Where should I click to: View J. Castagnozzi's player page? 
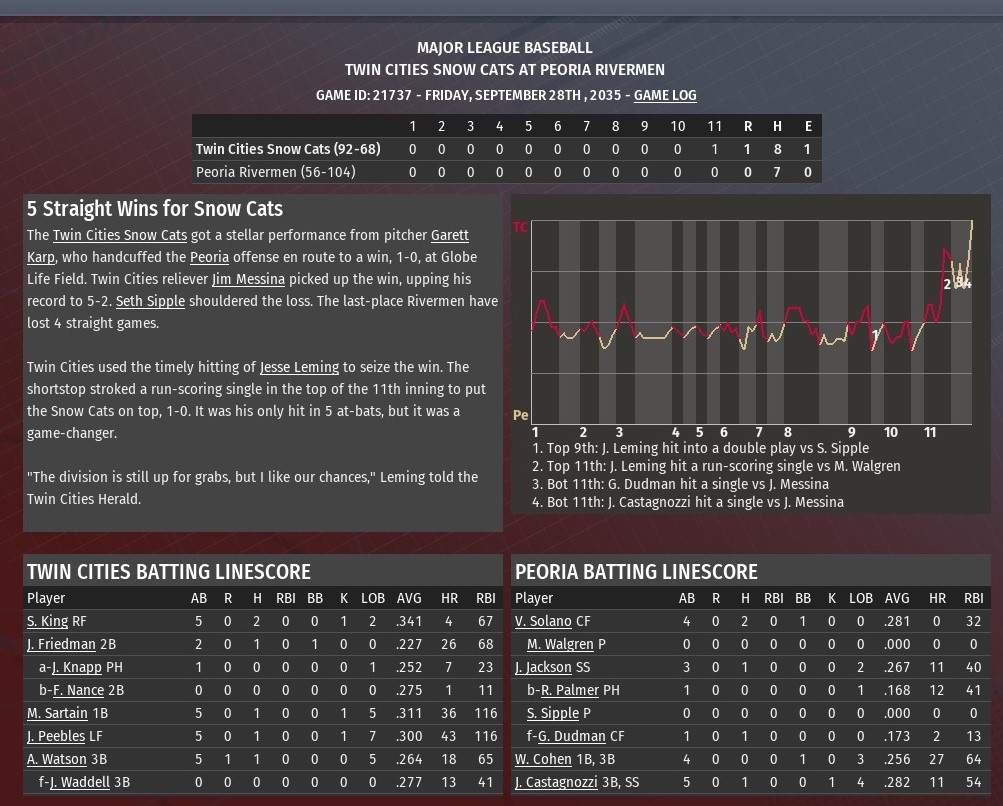tap(556, 782)
